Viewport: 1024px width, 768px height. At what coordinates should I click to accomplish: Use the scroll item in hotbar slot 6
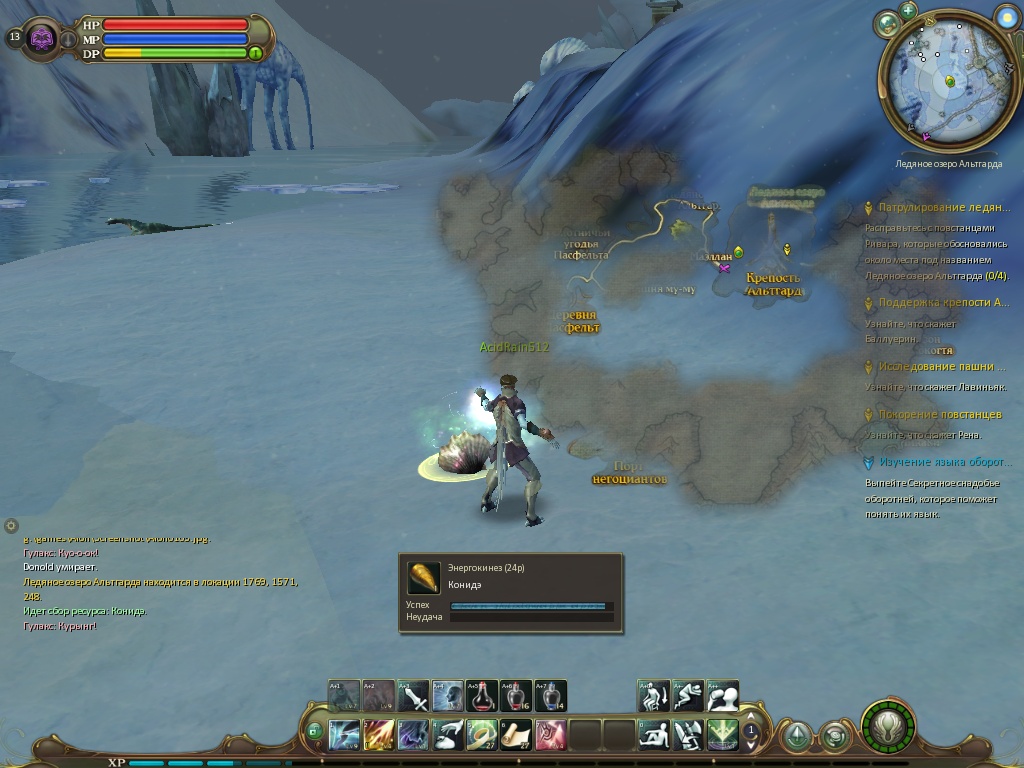516,735
